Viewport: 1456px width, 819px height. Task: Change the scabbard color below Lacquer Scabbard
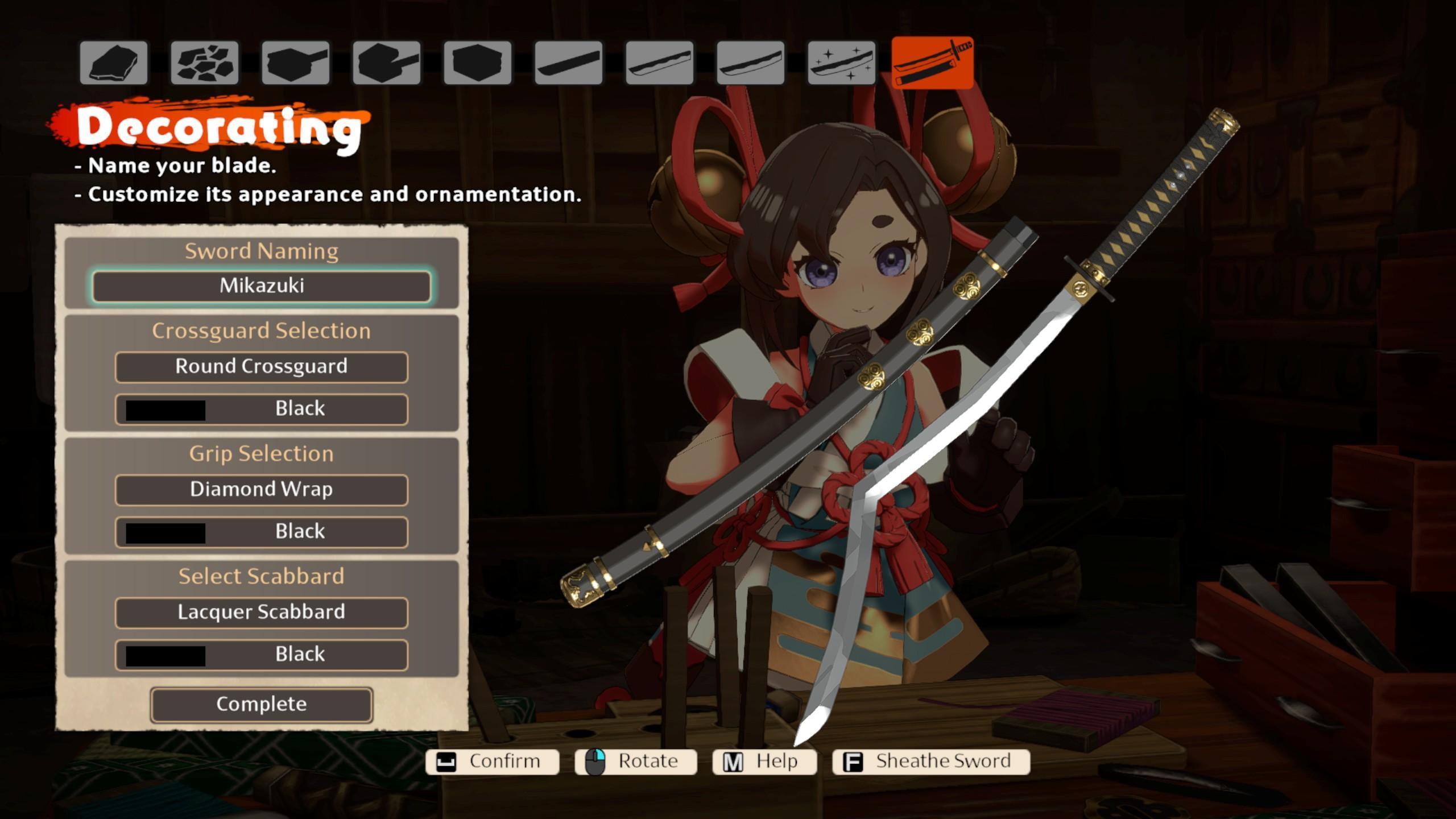(x=262, y=655)
